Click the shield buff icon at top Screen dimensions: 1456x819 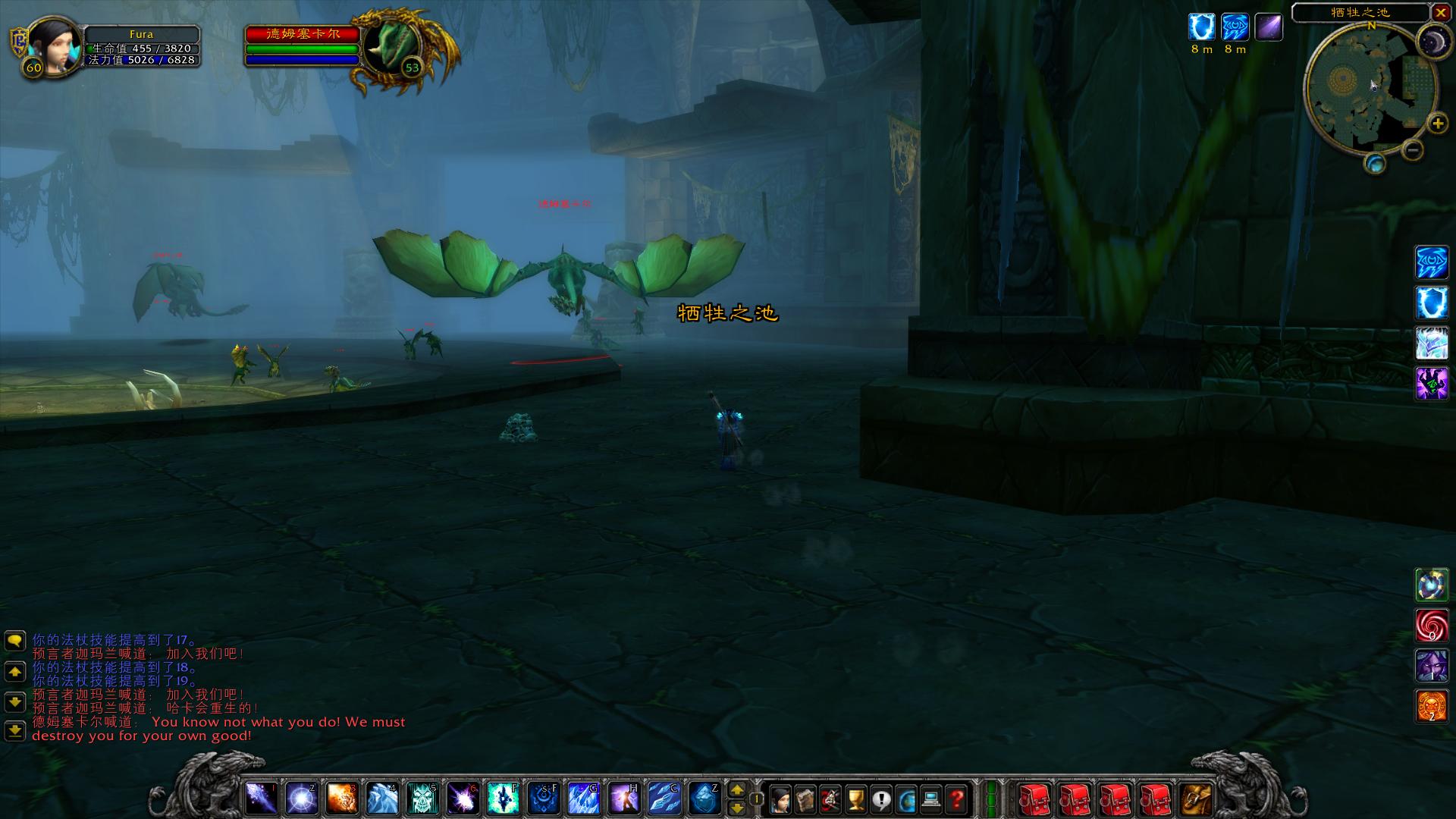tap(1201, 27)
